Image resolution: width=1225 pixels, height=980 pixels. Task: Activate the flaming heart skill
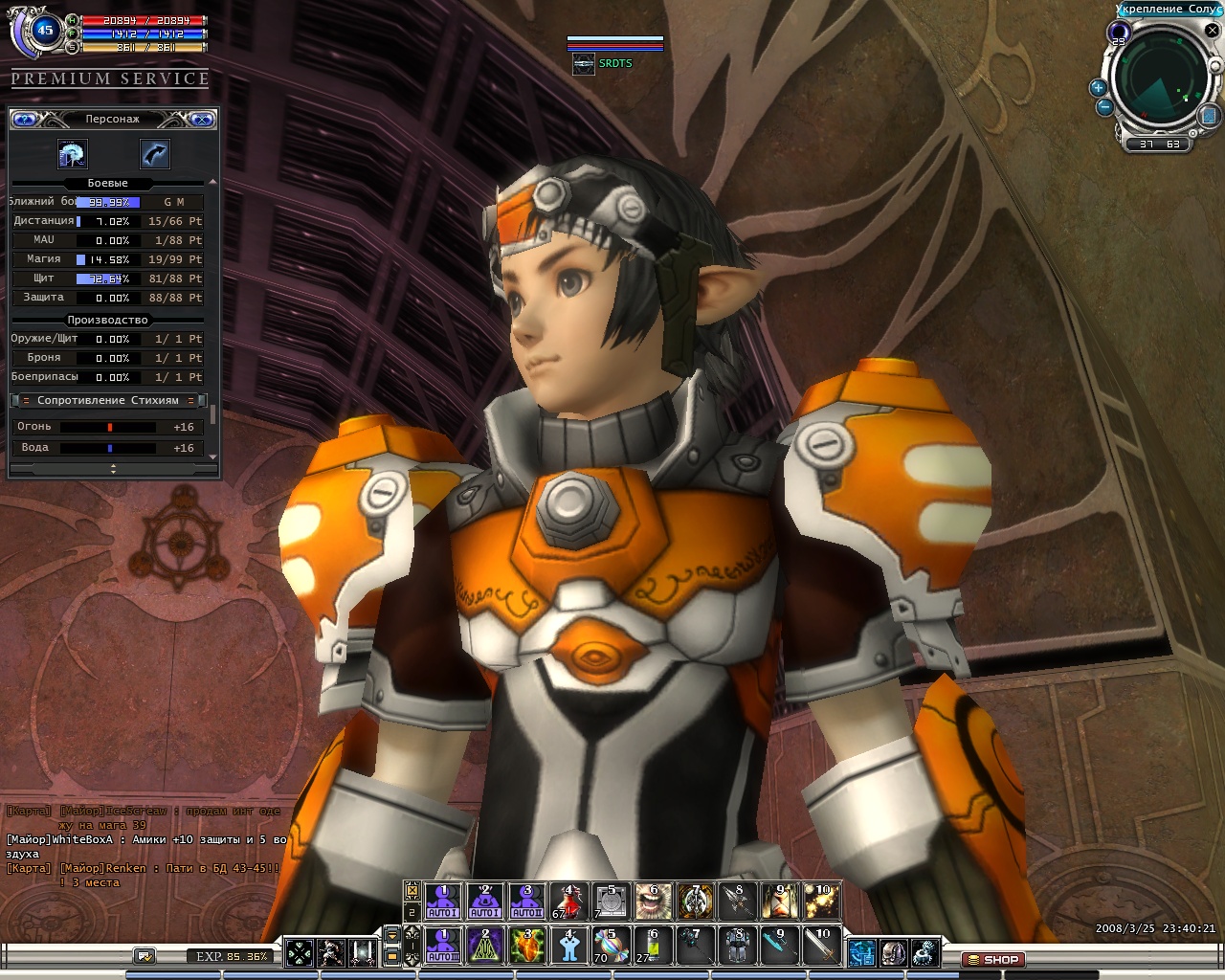tap(526, 945)
